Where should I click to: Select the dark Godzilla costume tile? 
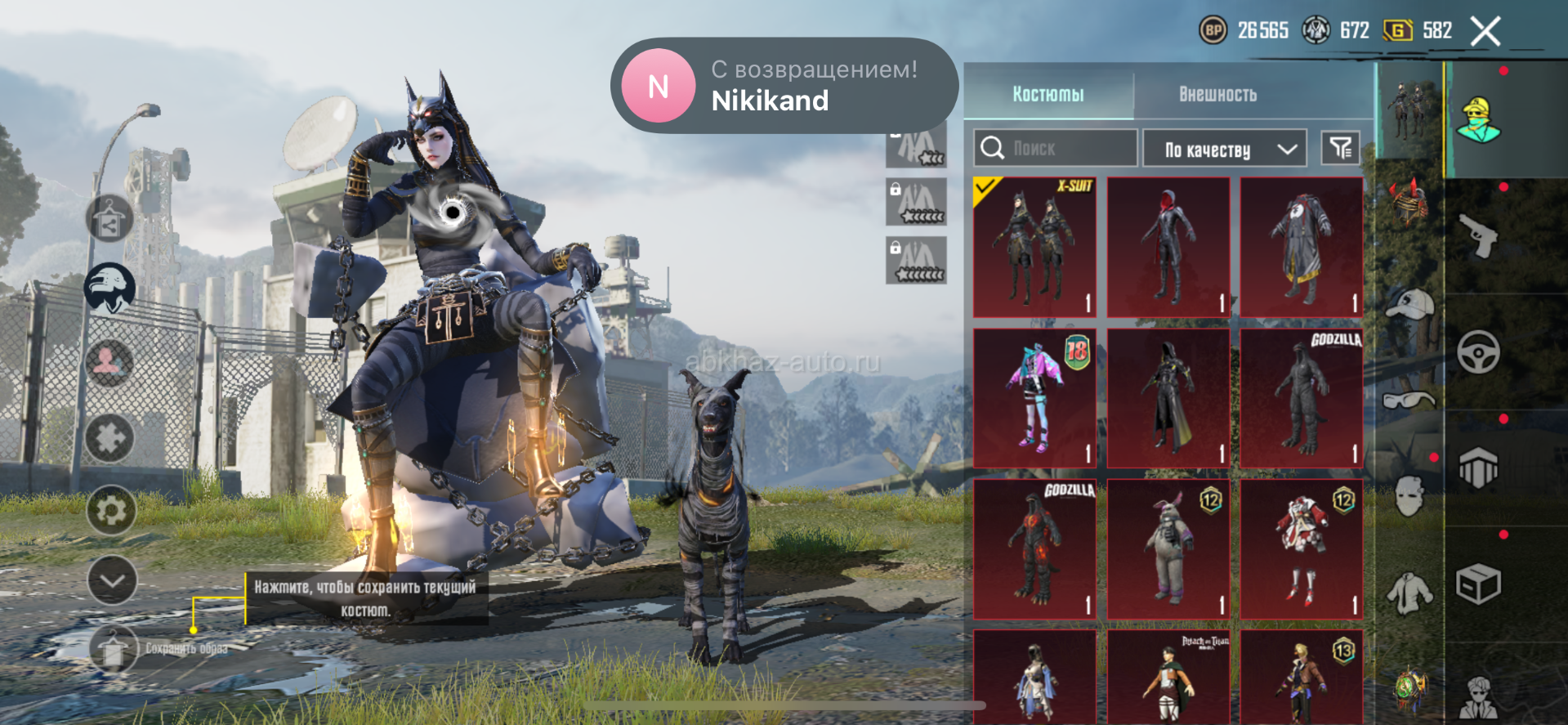pyautogui.click(x=1302, y=398)
